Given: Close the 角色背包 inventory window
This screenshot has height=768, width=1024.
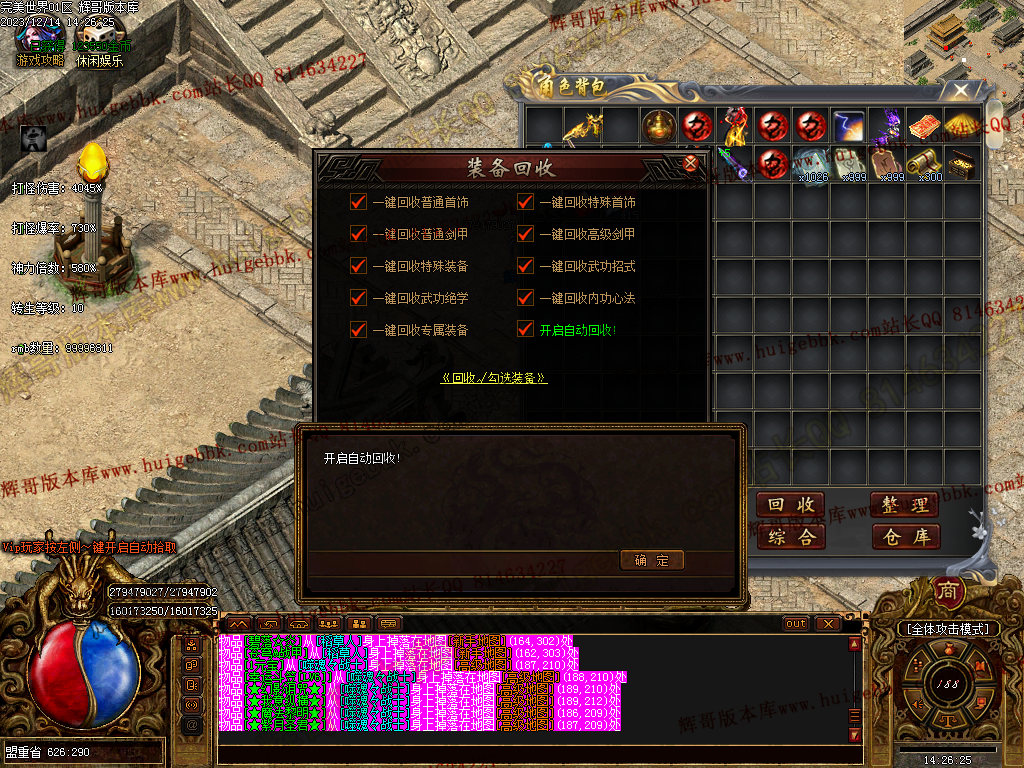Looking at the screenshot, I should tap(960, 91).
